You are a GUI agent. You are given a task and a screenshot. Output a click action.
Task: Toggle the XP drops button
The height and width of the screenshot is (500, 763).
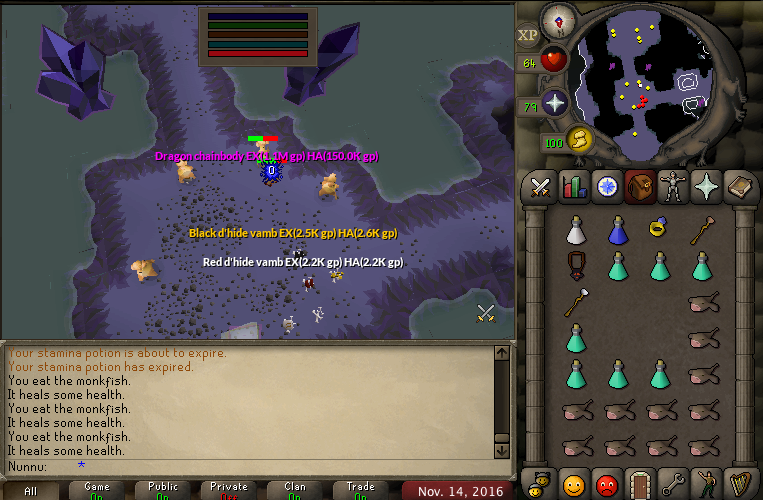(x=528, y=35)
